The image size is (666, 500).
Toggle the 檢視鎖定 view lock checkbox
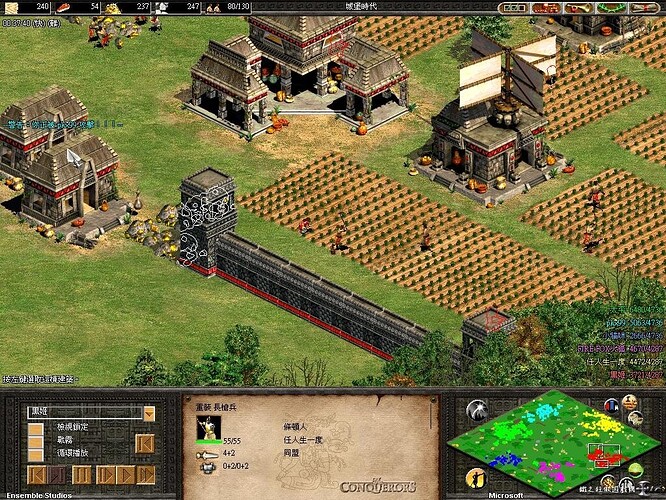pyautogui.click(x=36, y=428)
